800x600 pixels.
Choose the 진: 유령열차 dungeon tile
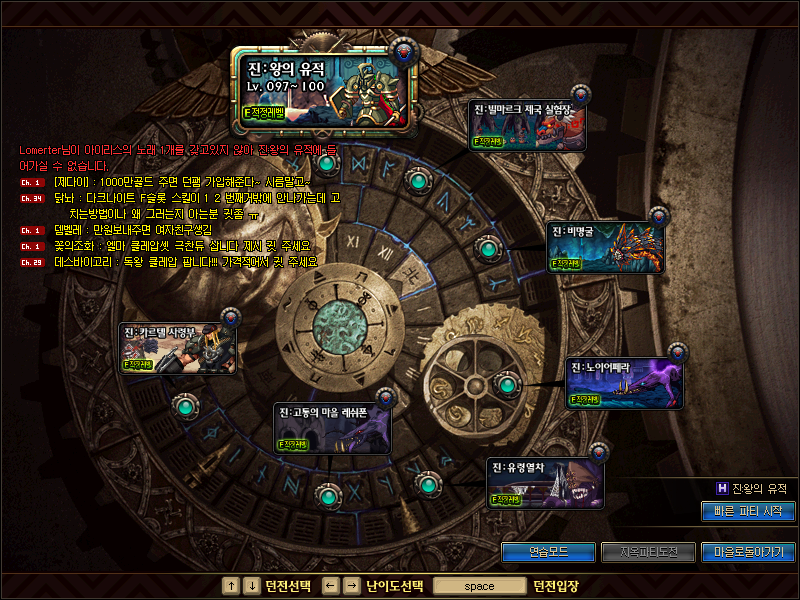546,484
